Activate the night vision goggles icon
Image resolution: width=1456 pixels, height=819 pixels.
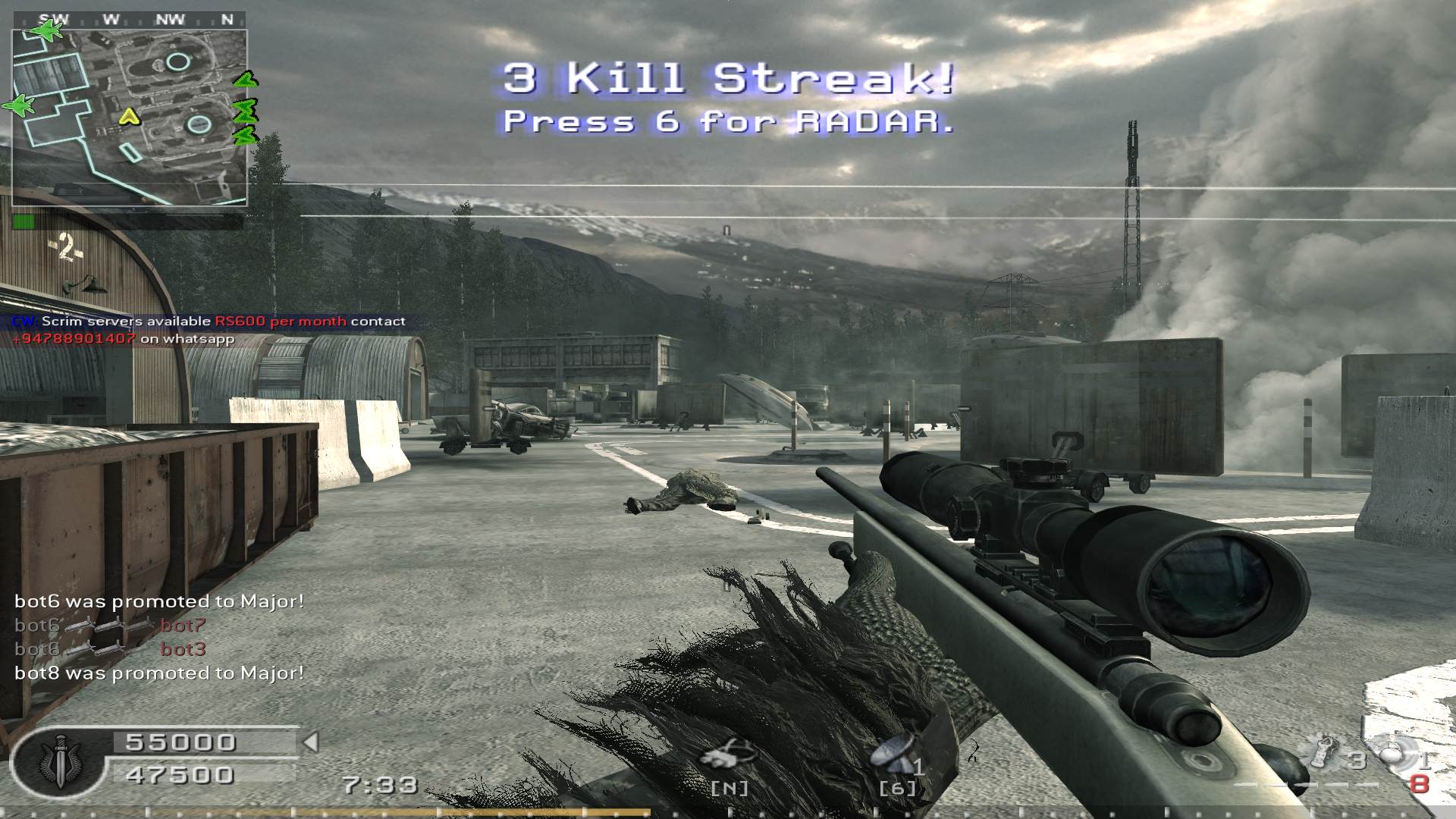(x=726, y=755)
